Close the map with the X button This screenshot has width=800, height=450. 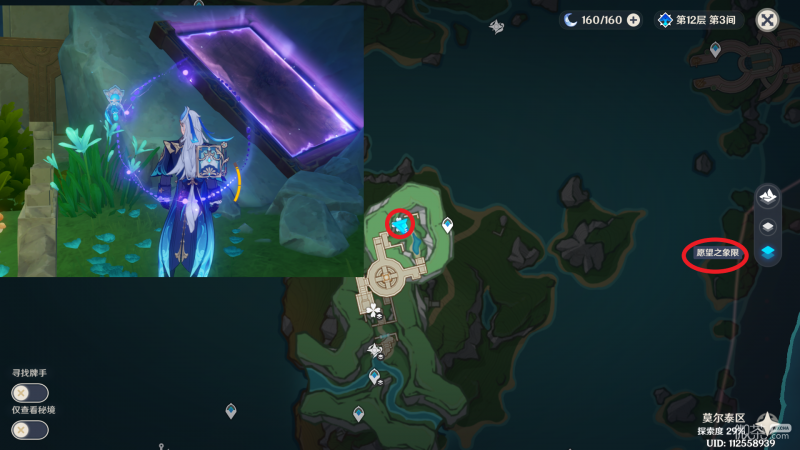pos(767,19)
